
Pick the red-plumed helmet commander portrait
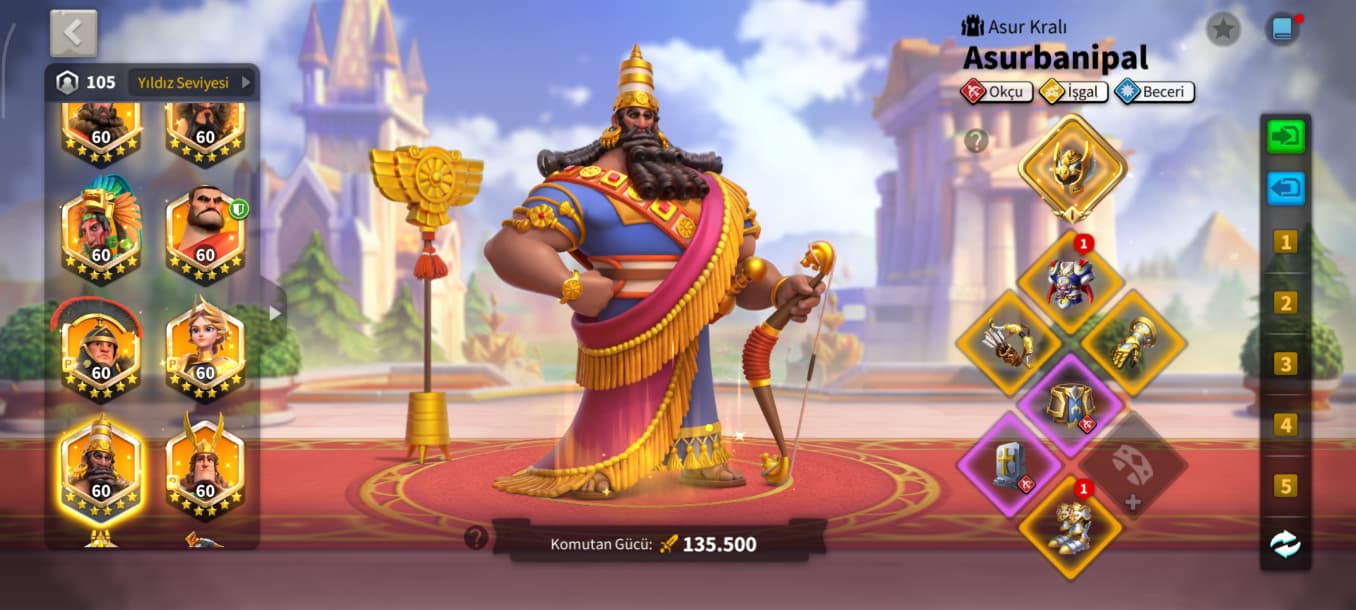(101, 350)
